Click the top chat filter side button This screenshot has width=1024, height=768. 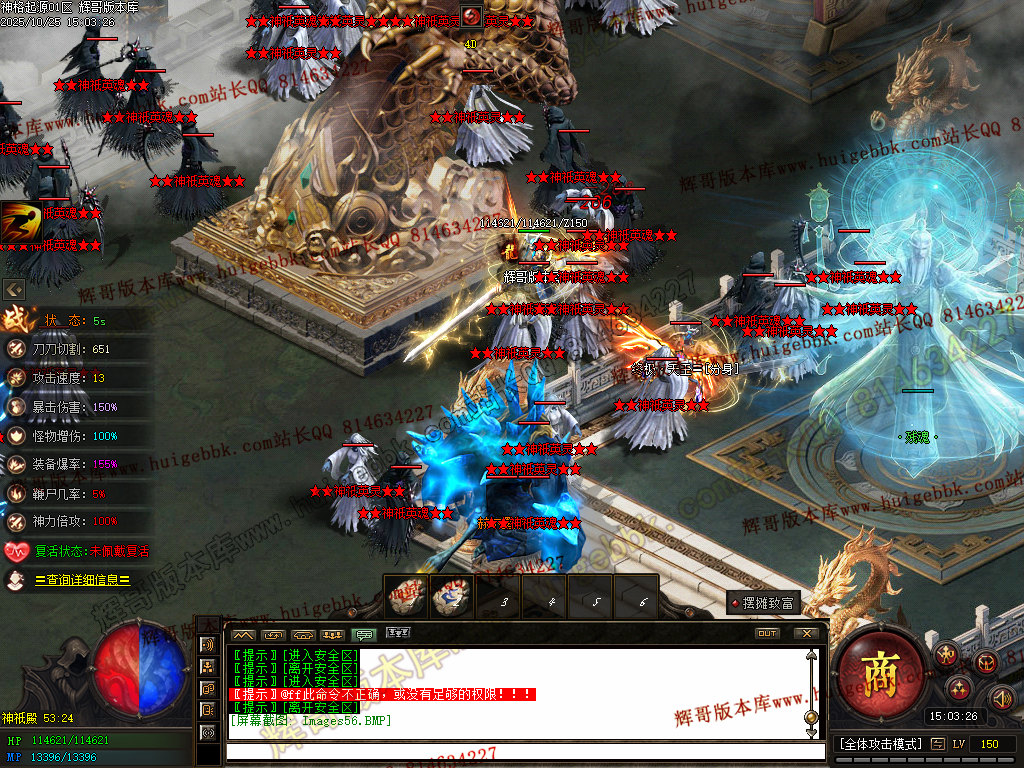(x=209, y=645)
